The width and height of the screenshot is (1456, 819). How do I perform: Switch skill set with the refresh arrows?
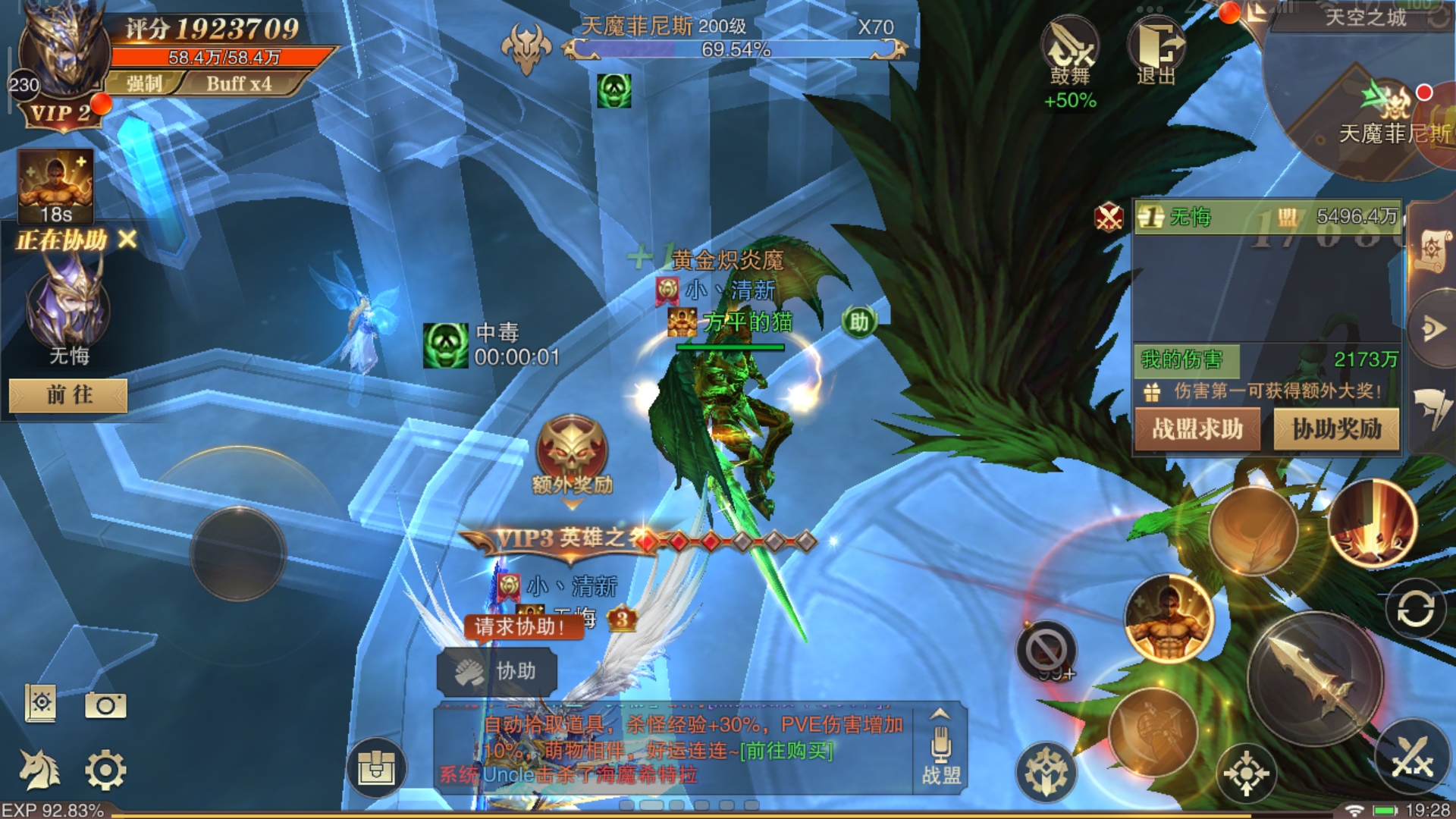[1415, 609]
